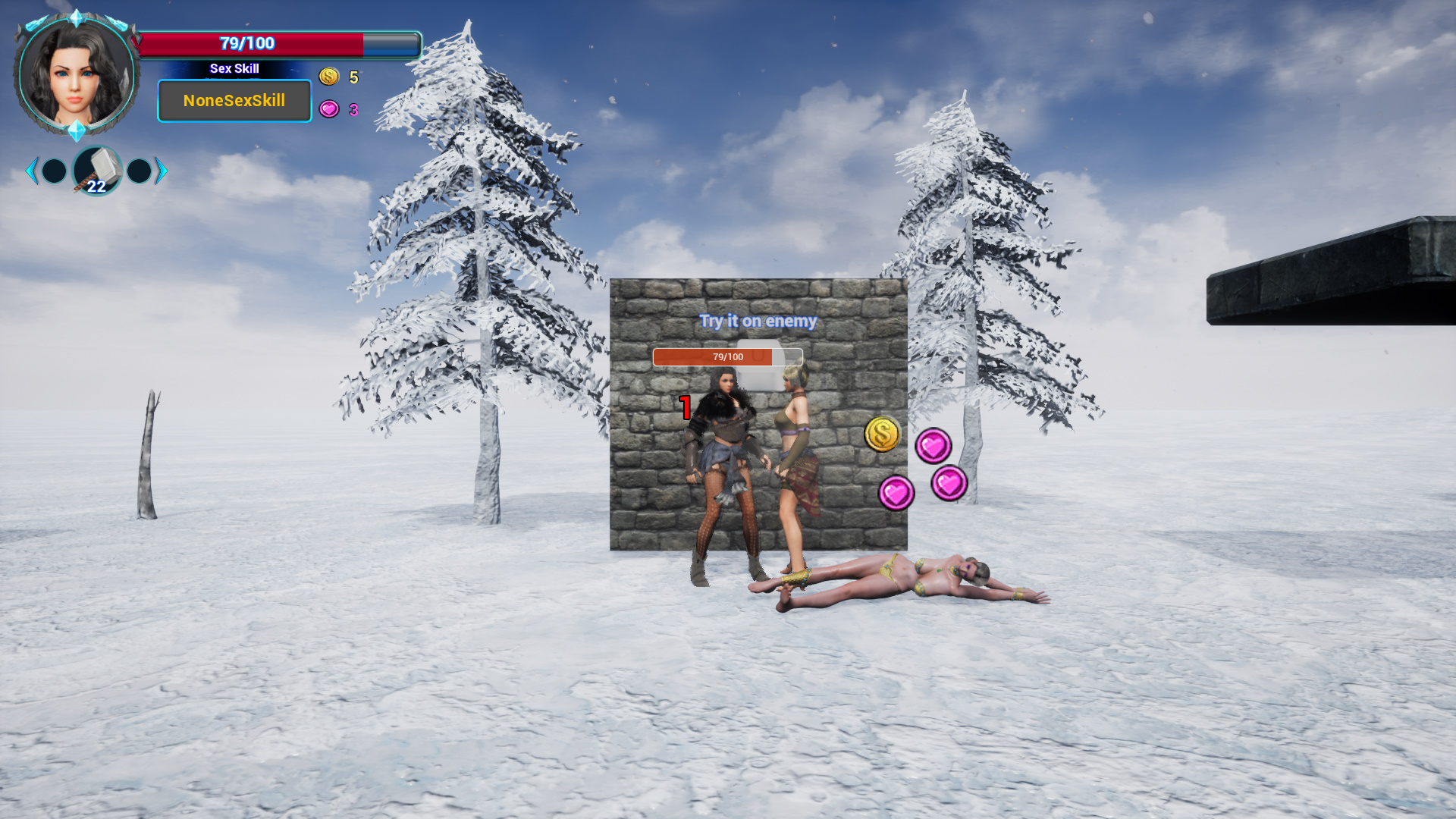
Task: Cycle weapons using the left arrow
Action: point(31,171)
